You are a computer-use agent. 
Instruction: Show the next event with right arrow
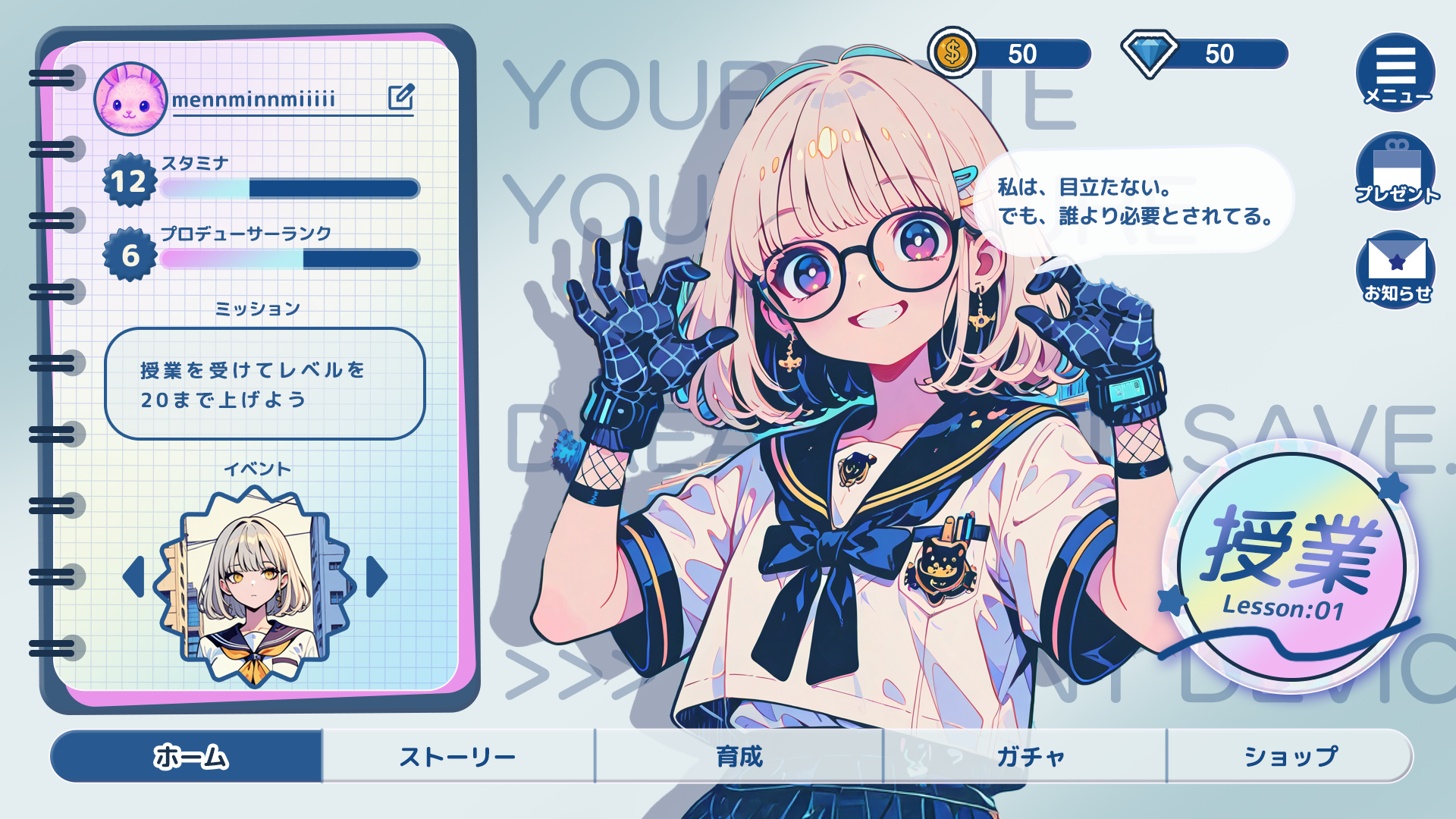377,577
